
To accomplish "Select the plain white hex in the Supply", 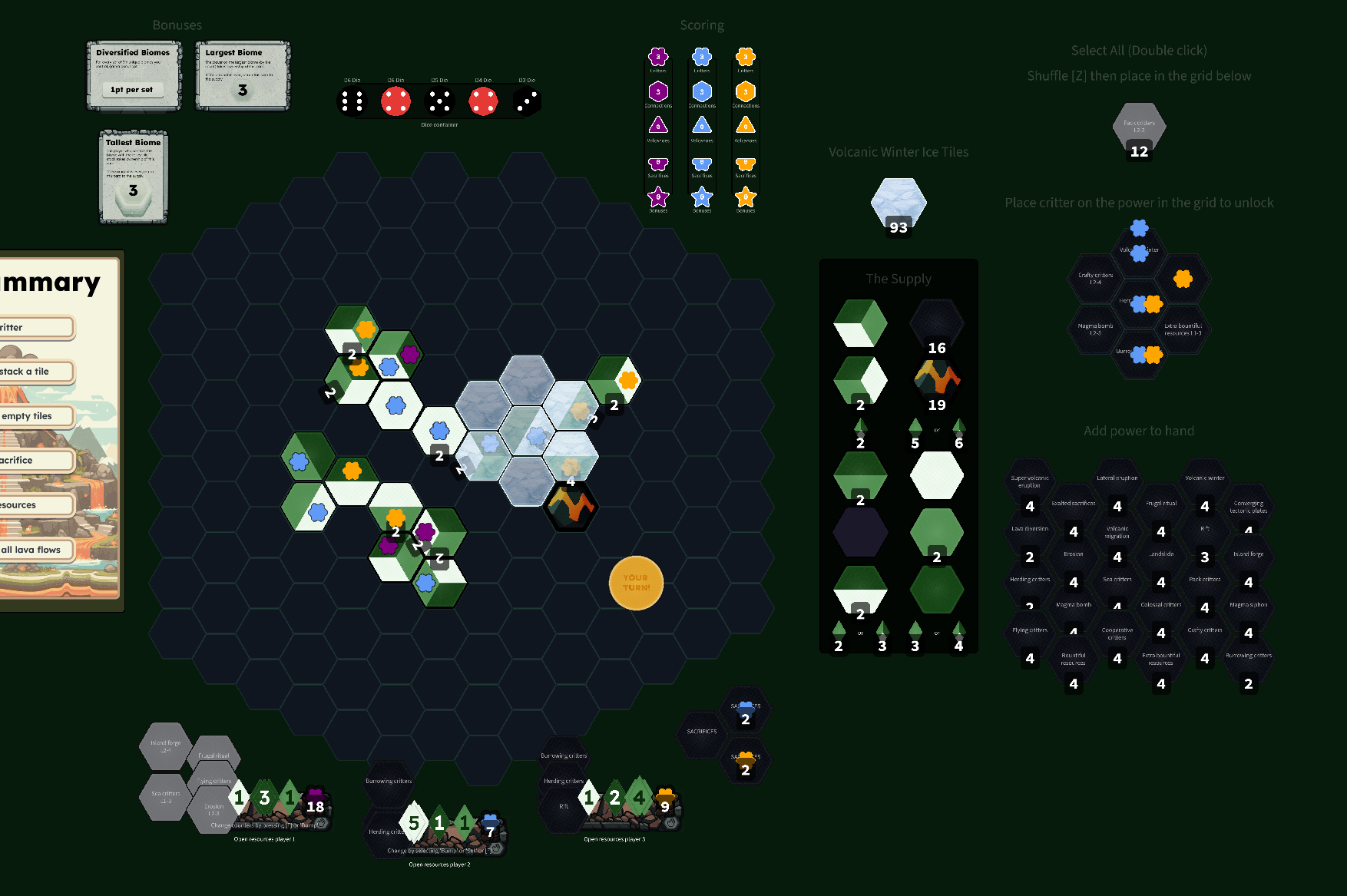I will (x=937, y=476).
